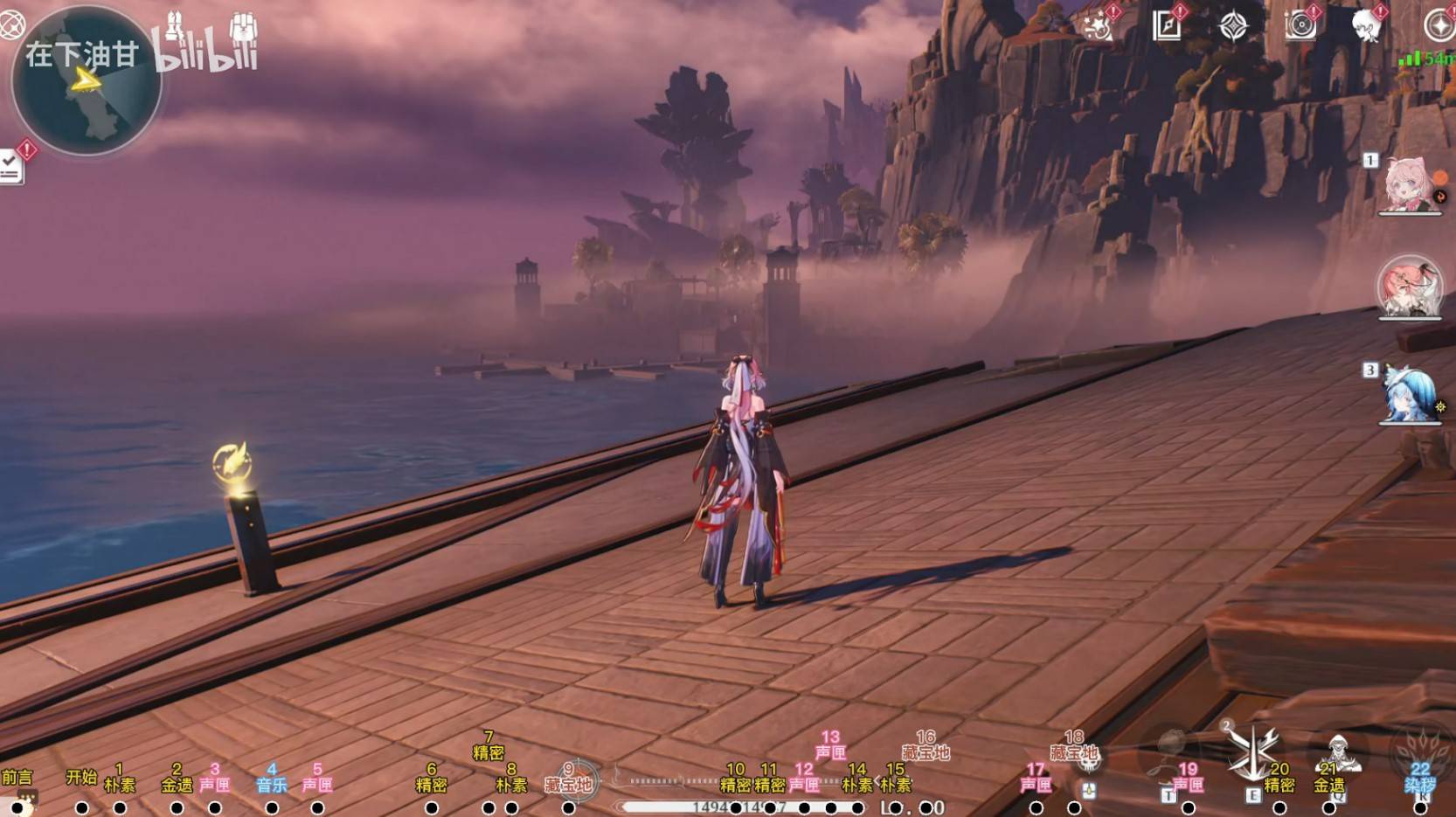The width and height of the screenshot is (1456, 817).
Task: Jump to chapter 4 音乐 marker
Action: click(x=272, y=808)
